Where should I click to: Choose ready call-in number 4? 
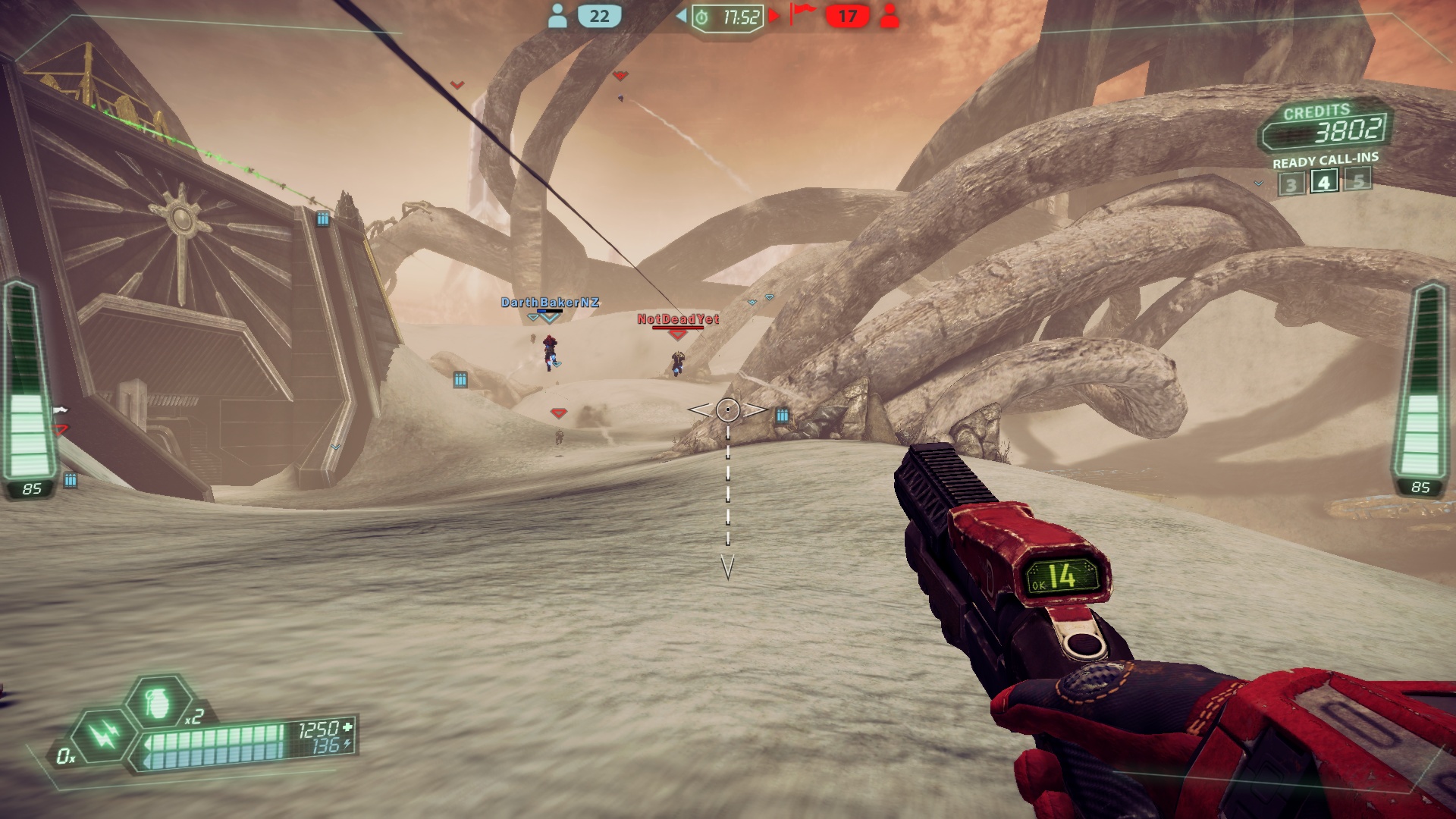1324,182
